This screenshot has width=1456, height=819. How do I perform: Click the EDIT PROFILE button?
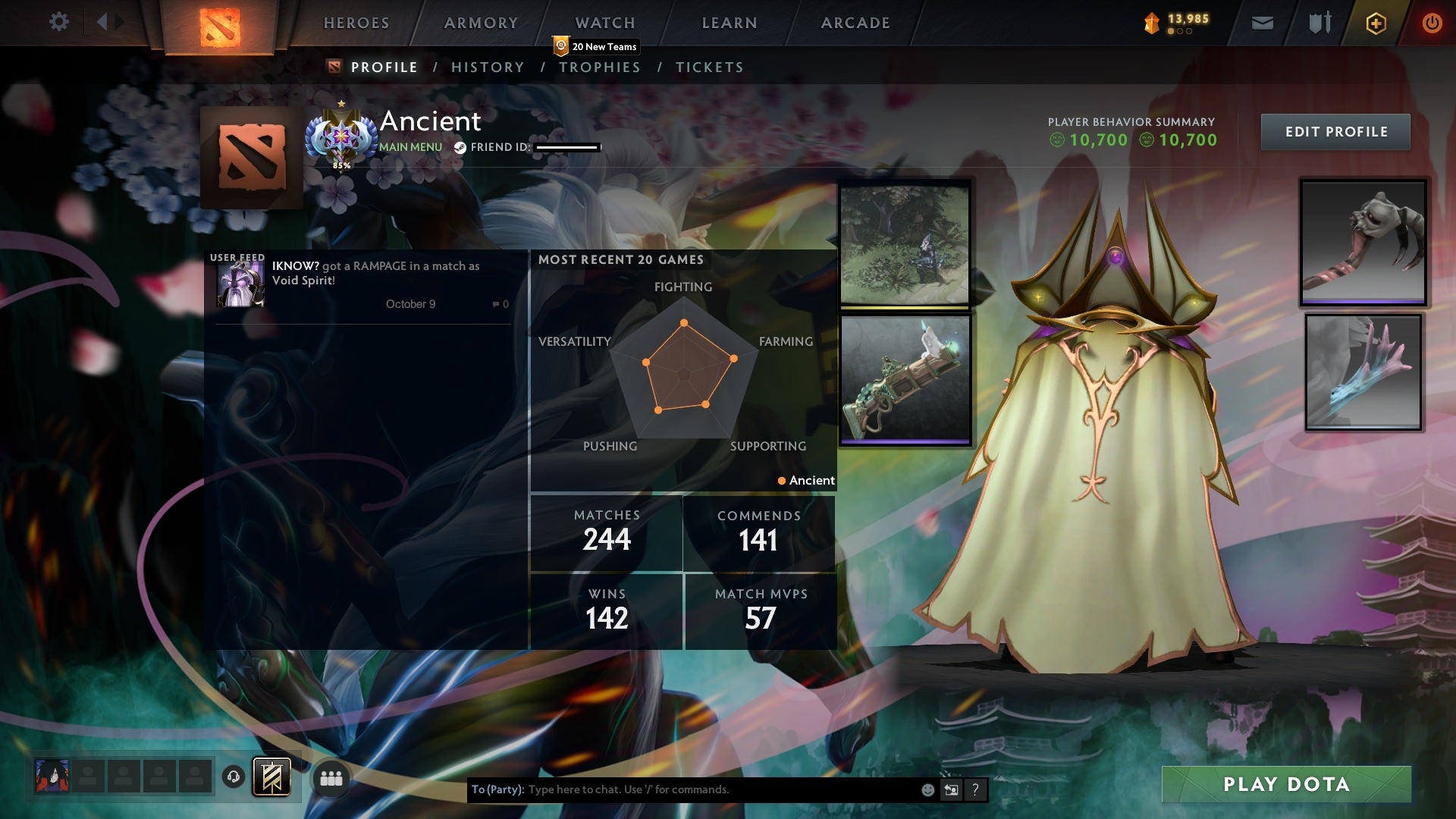[x=1335, y=131]
